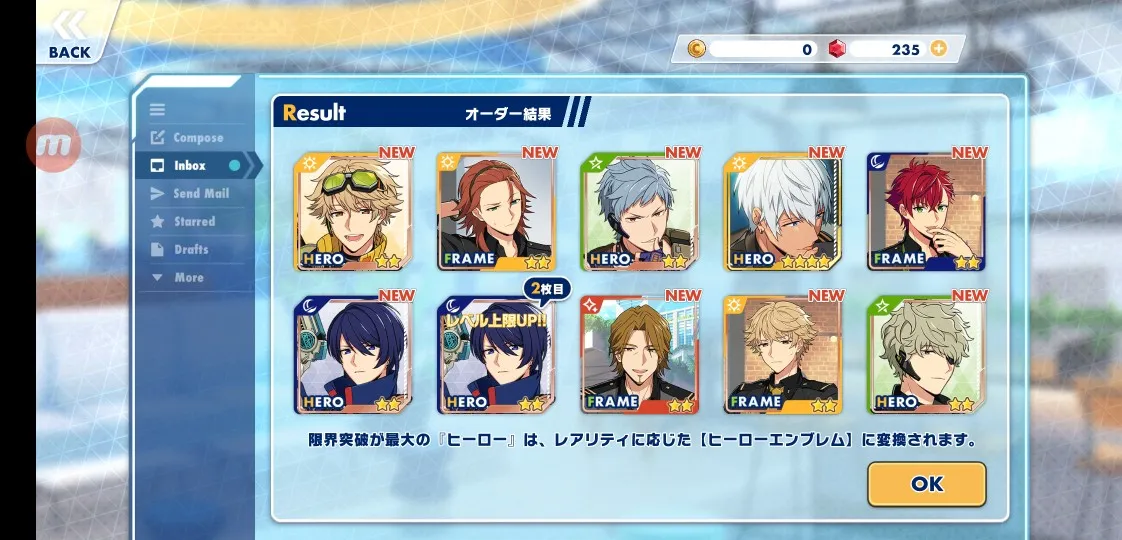Screen dimensions: 1122x540
Task: View Starred messages
Action: (x=194, y=222)
